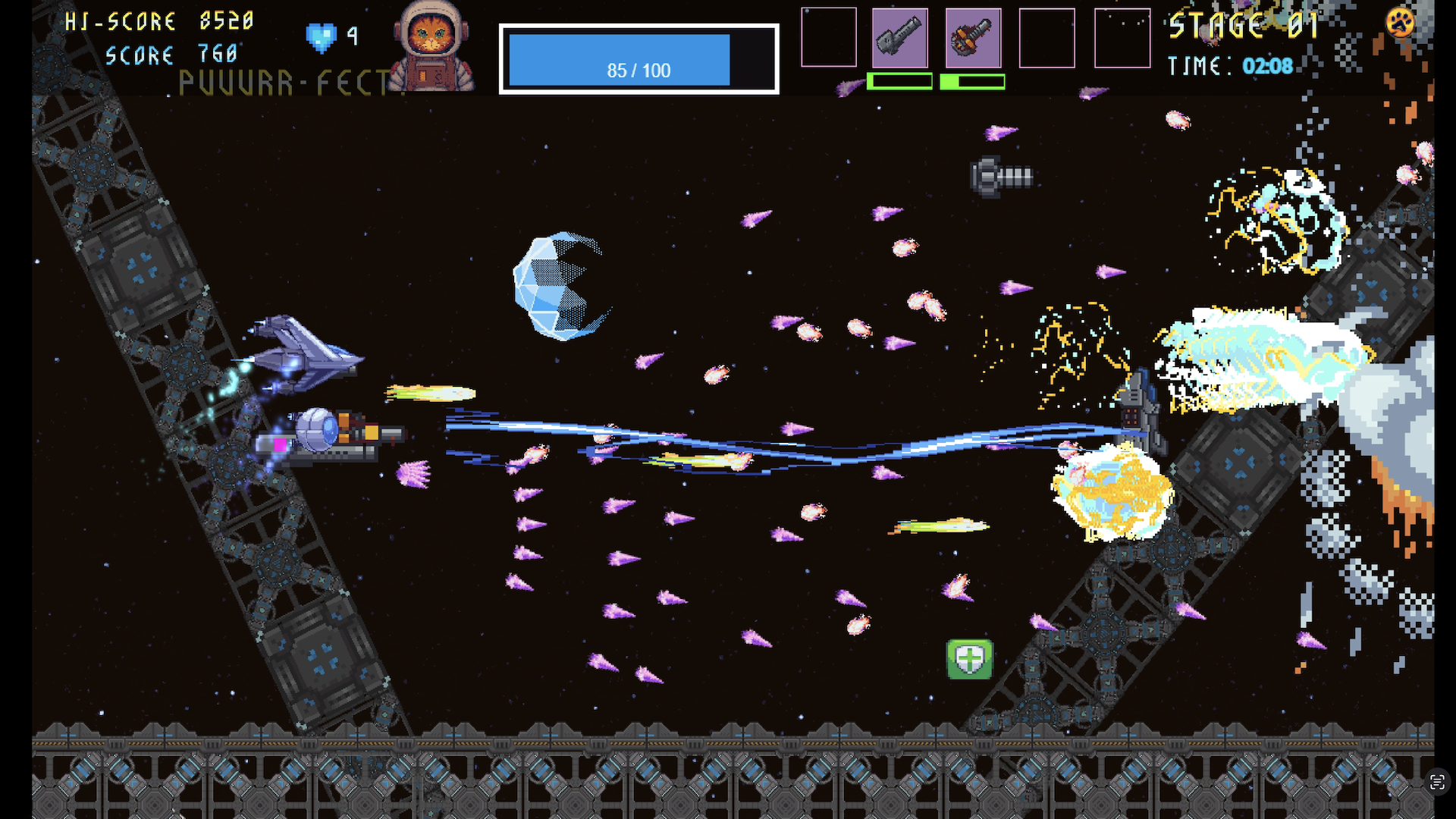Select the orange-banded blaster weapon slot
The image size is (1456, 819).
pyautogui.click(x=973, y=38)
